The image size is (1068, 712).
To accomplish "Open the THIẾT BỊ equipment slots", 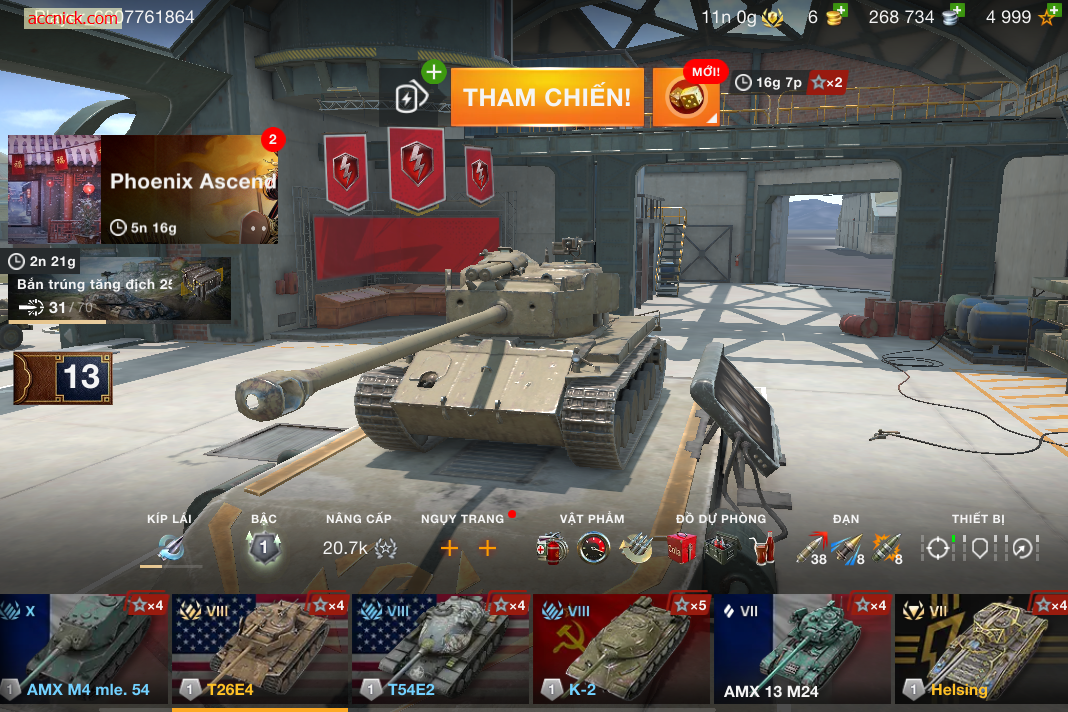I will pos(979,548).
